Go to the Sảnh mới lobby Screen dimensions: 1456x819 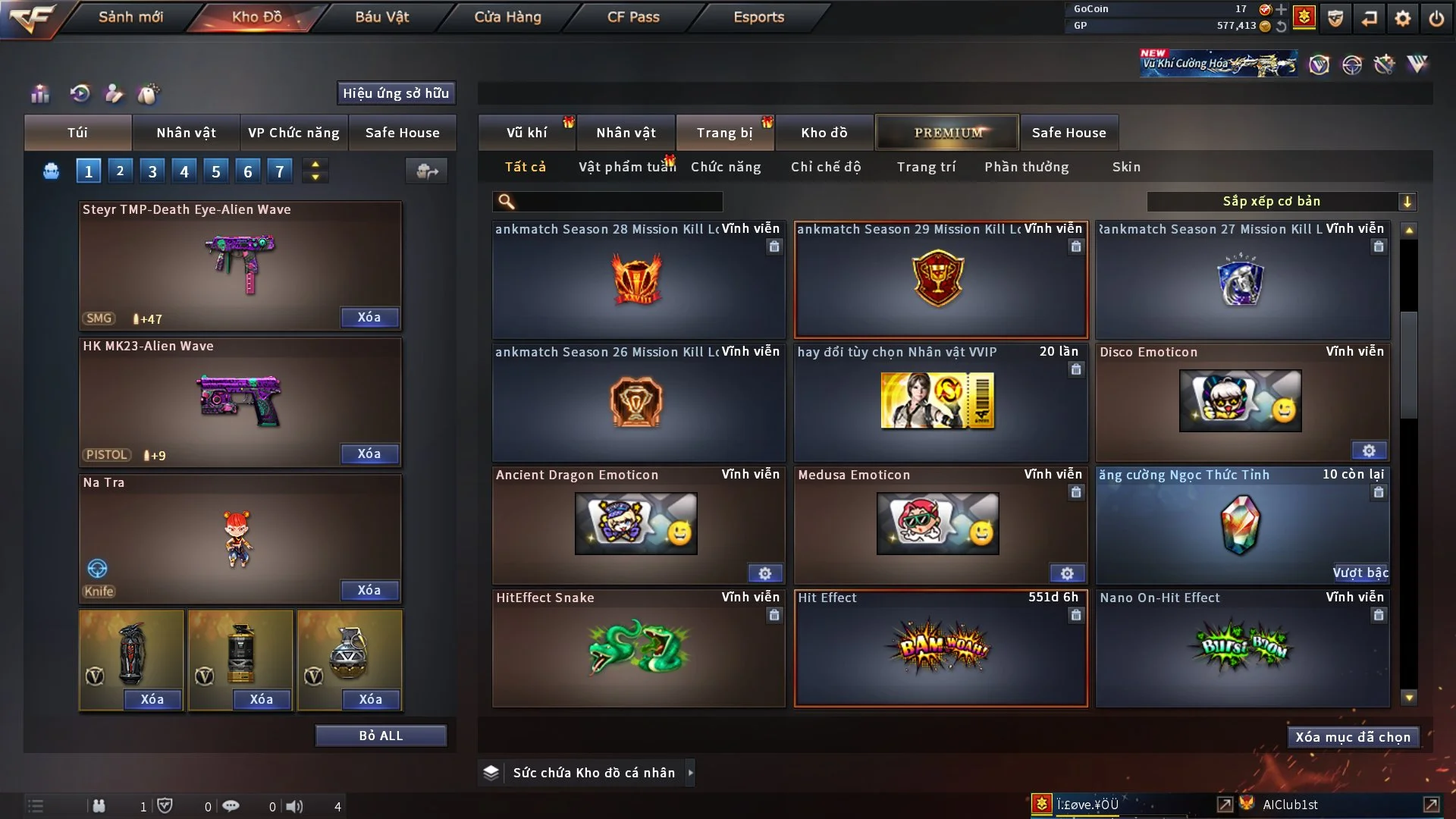130,17
